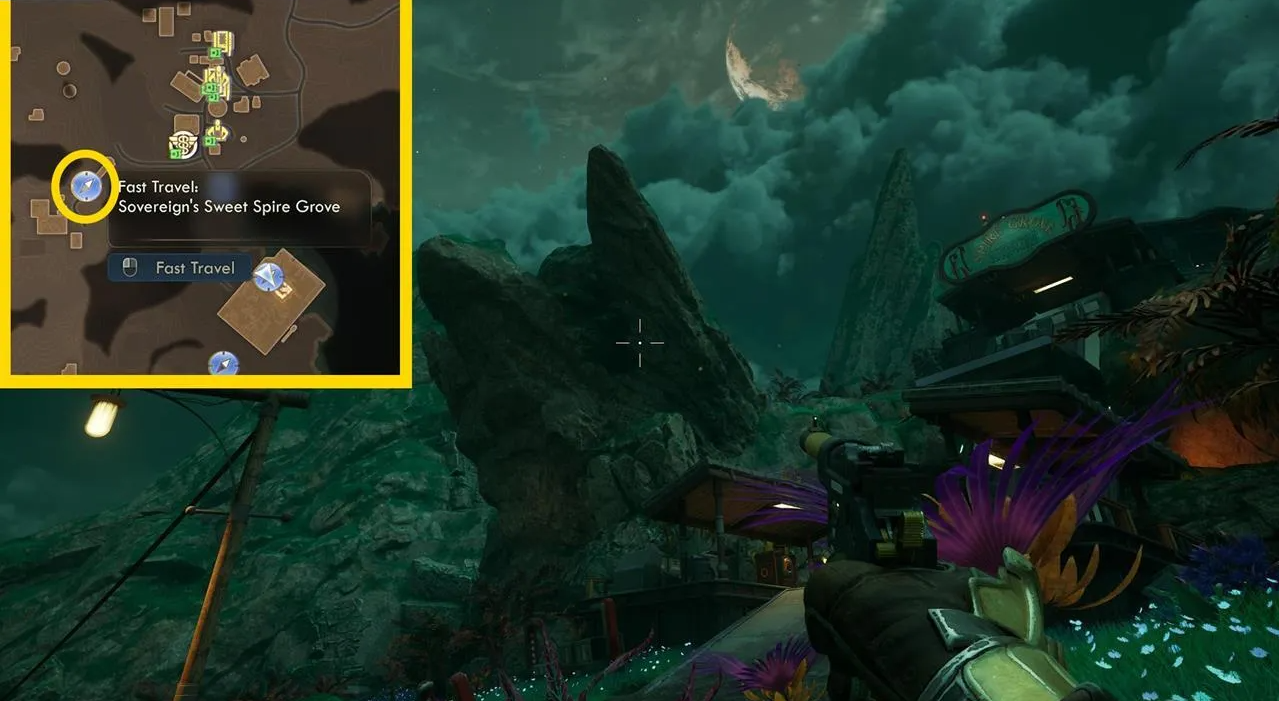Choose the fast travel marker at the map's bottom edge

pyautogui.click(x=223, y=364)
